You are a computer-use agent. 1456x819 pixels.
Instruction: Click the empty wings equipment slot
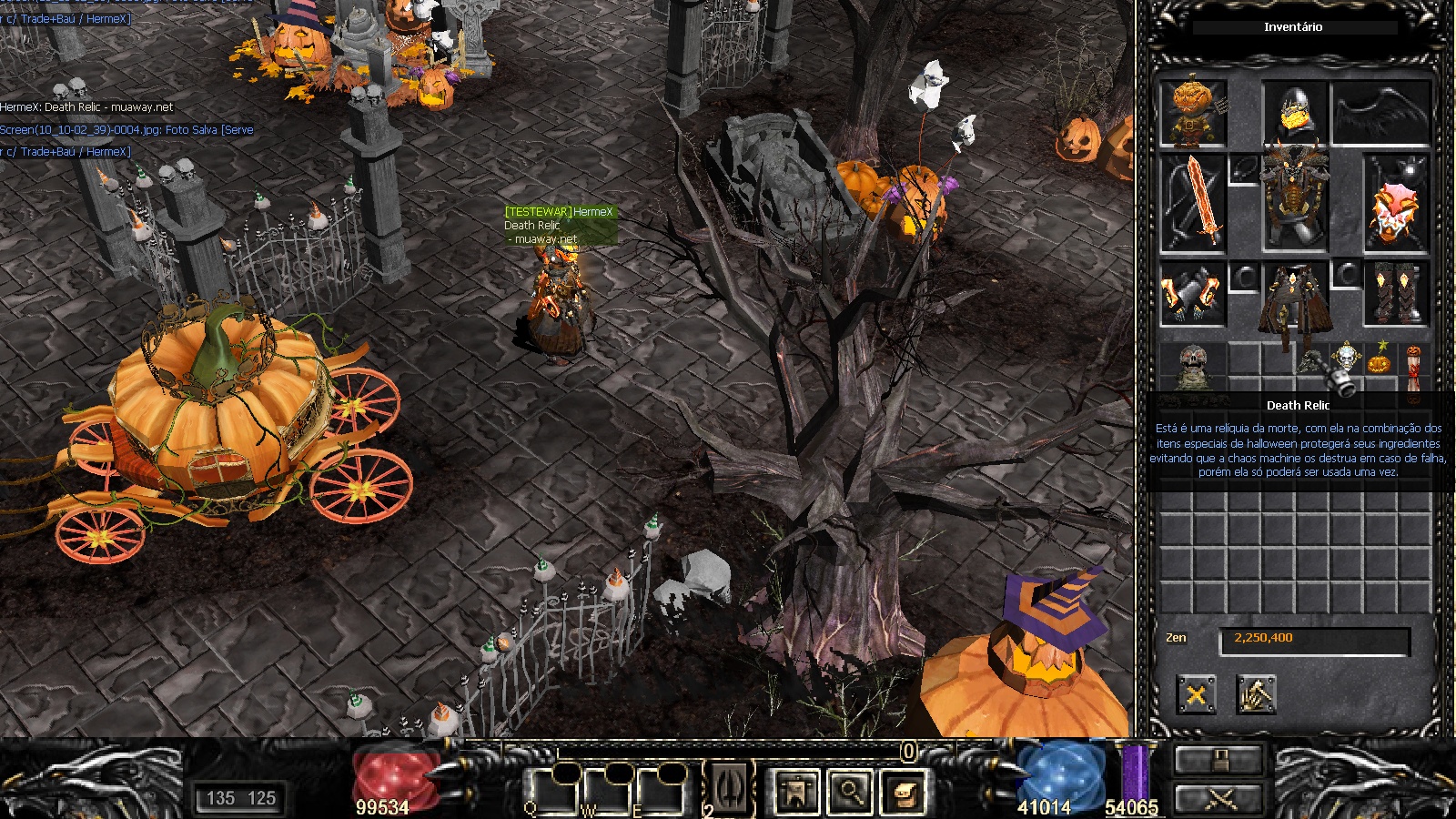click(1380, 113)
